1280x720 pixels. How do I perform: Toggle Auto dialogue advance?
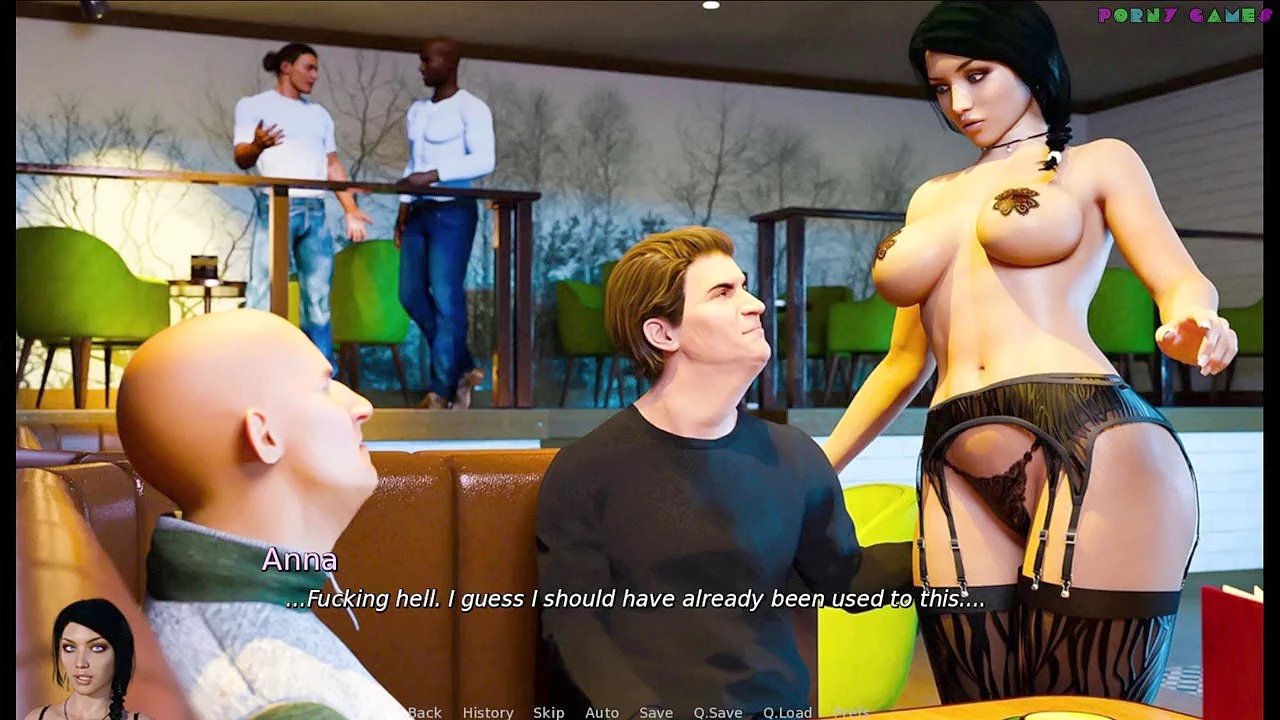point(602,712)
